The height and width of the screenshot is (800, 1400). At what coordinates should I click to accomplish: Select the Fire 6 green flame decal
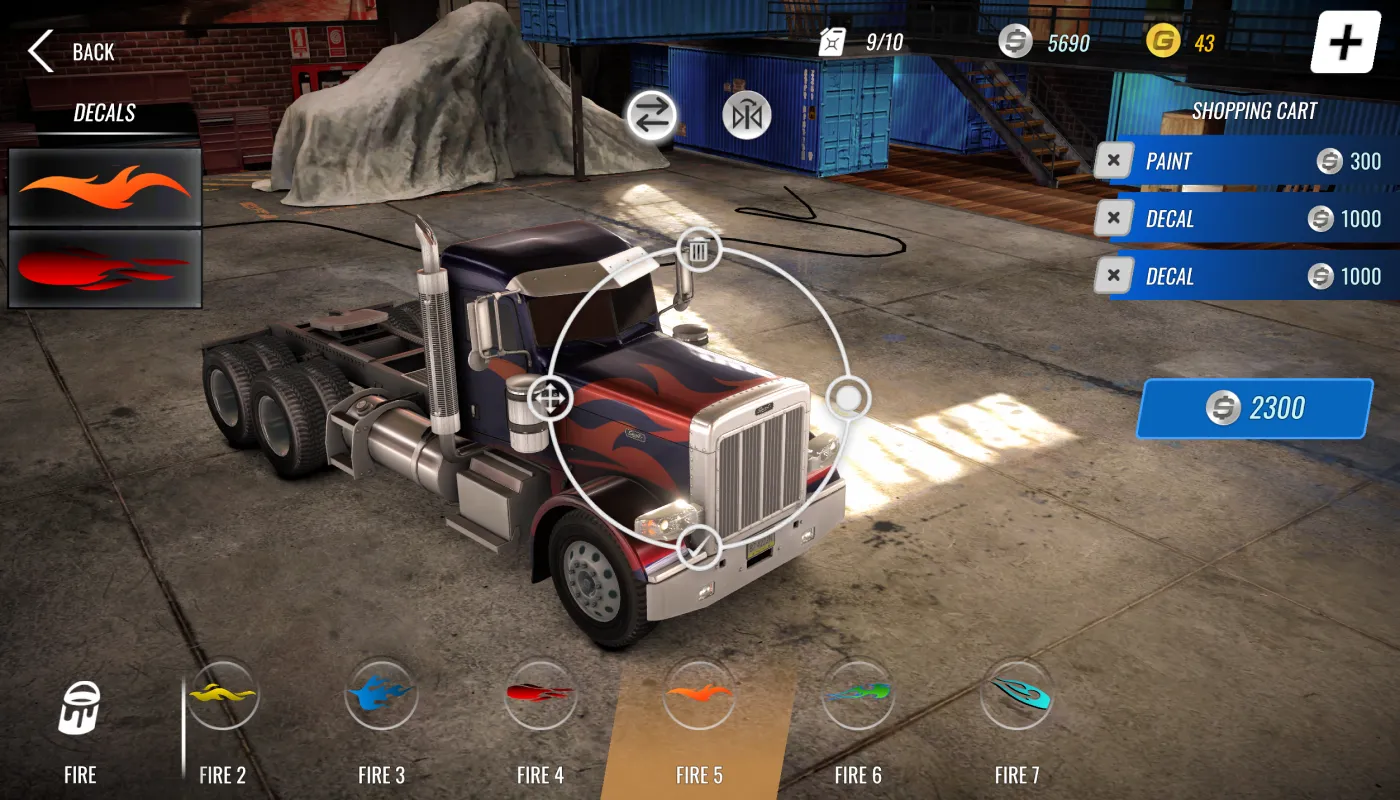click(x=858, y=697)
